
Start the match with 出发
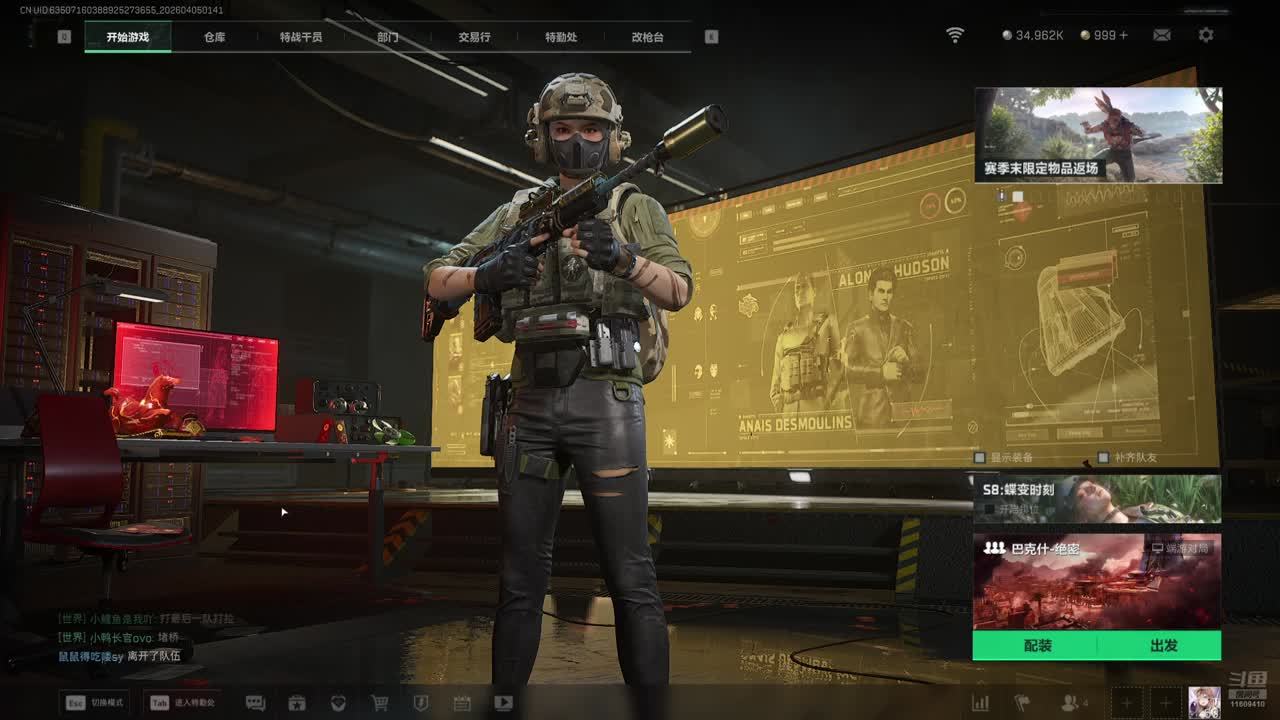[x=1163, y=646]
